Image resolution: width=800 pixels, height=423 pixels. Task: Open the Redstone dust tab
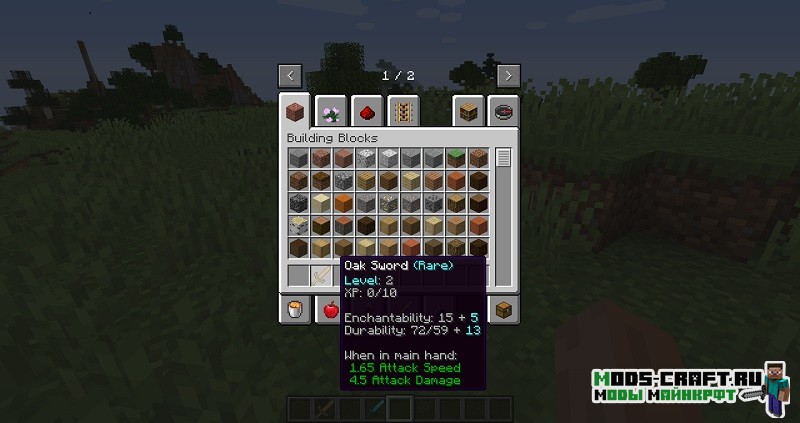(x=367, y=109)
